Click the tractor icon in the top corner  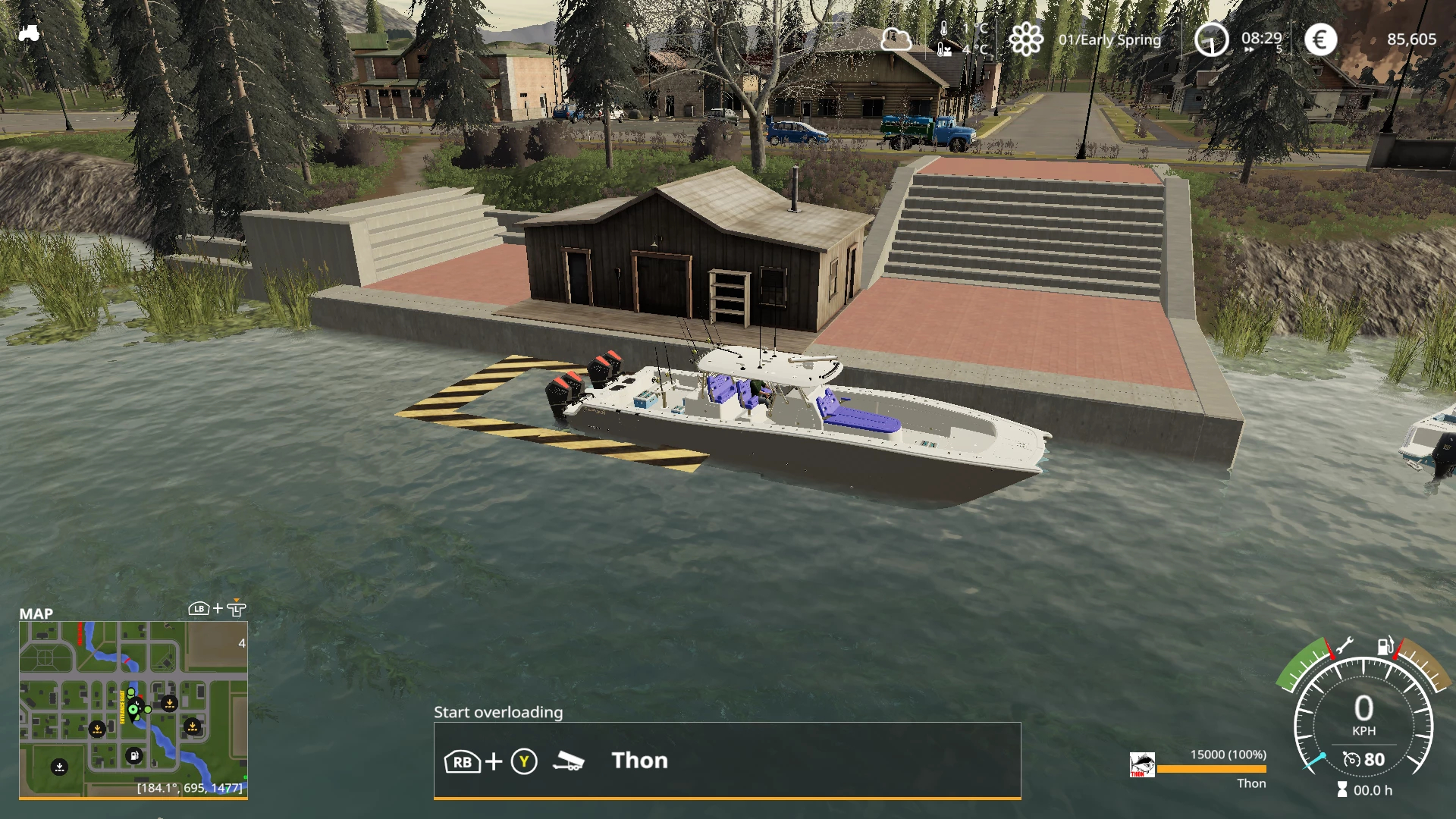coord(29,33)
